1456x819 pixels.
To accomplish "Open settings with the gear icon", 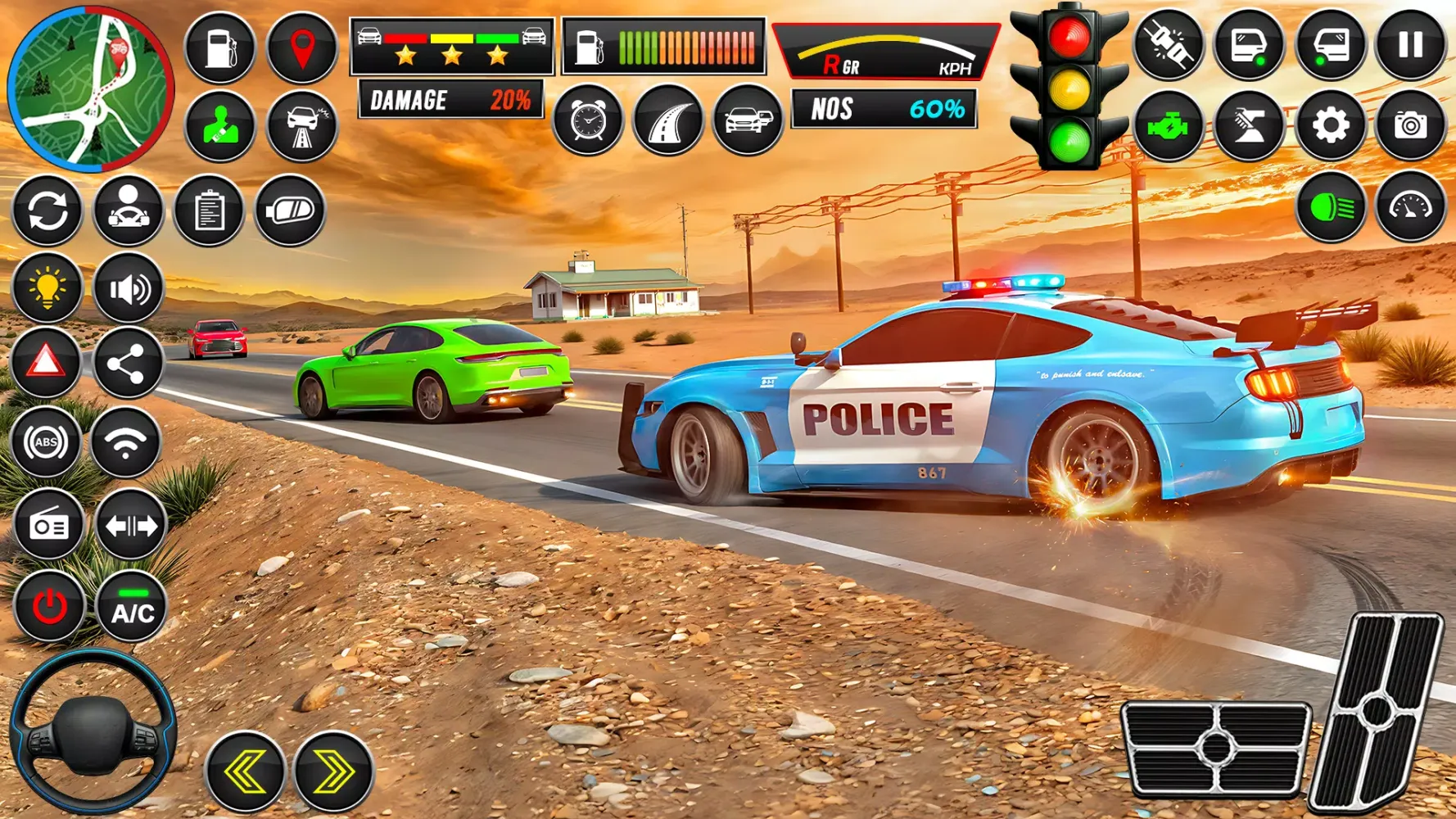I will click(x=1330, y=125).
